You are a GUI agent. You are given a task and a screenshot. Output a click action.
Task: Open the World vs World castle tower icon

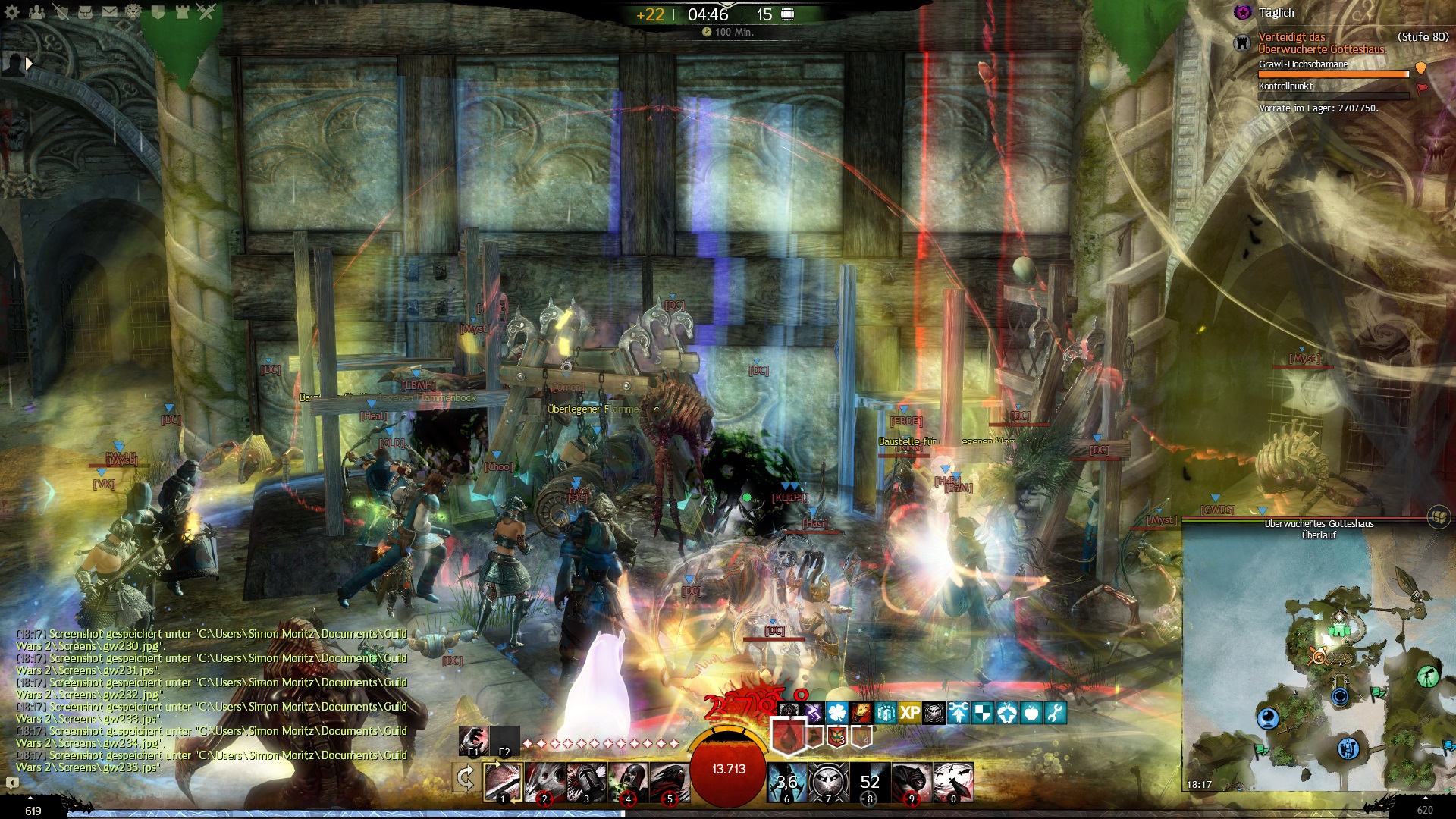click(182, 12)
